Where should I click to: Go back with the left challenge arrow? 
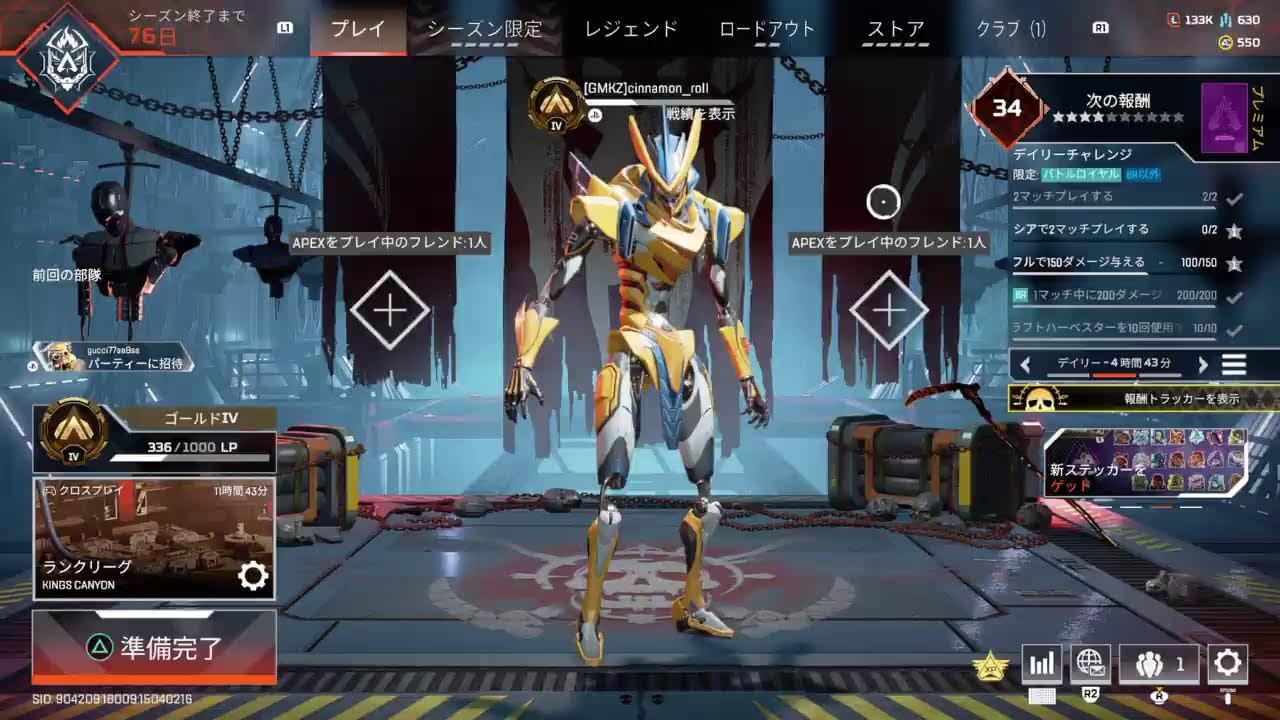(1024, 364)
